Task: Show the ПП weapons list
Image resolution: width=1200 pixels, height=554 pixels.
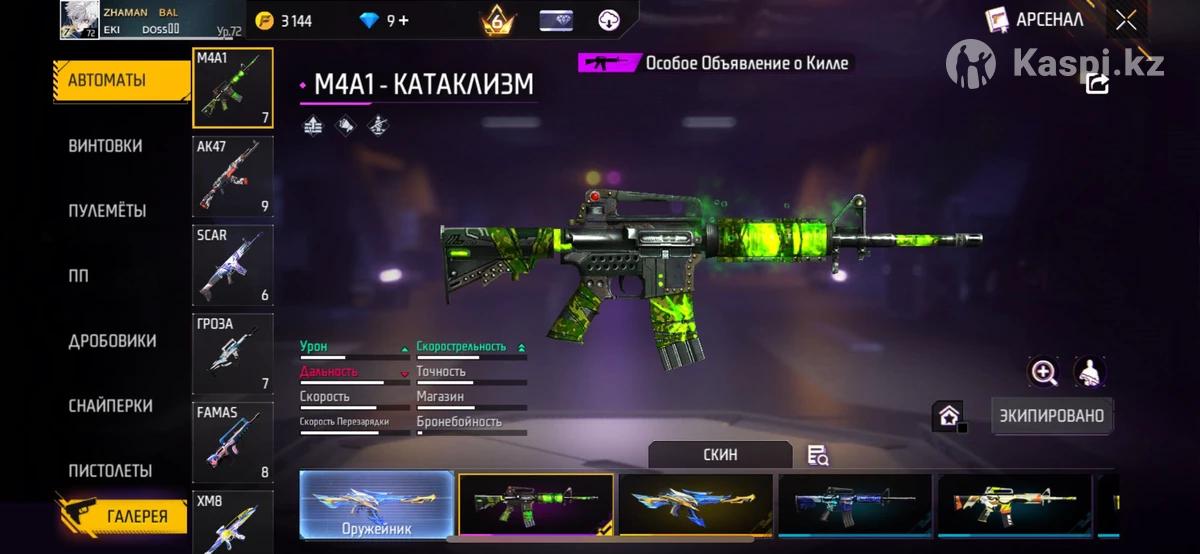Action: coord(79,276)
